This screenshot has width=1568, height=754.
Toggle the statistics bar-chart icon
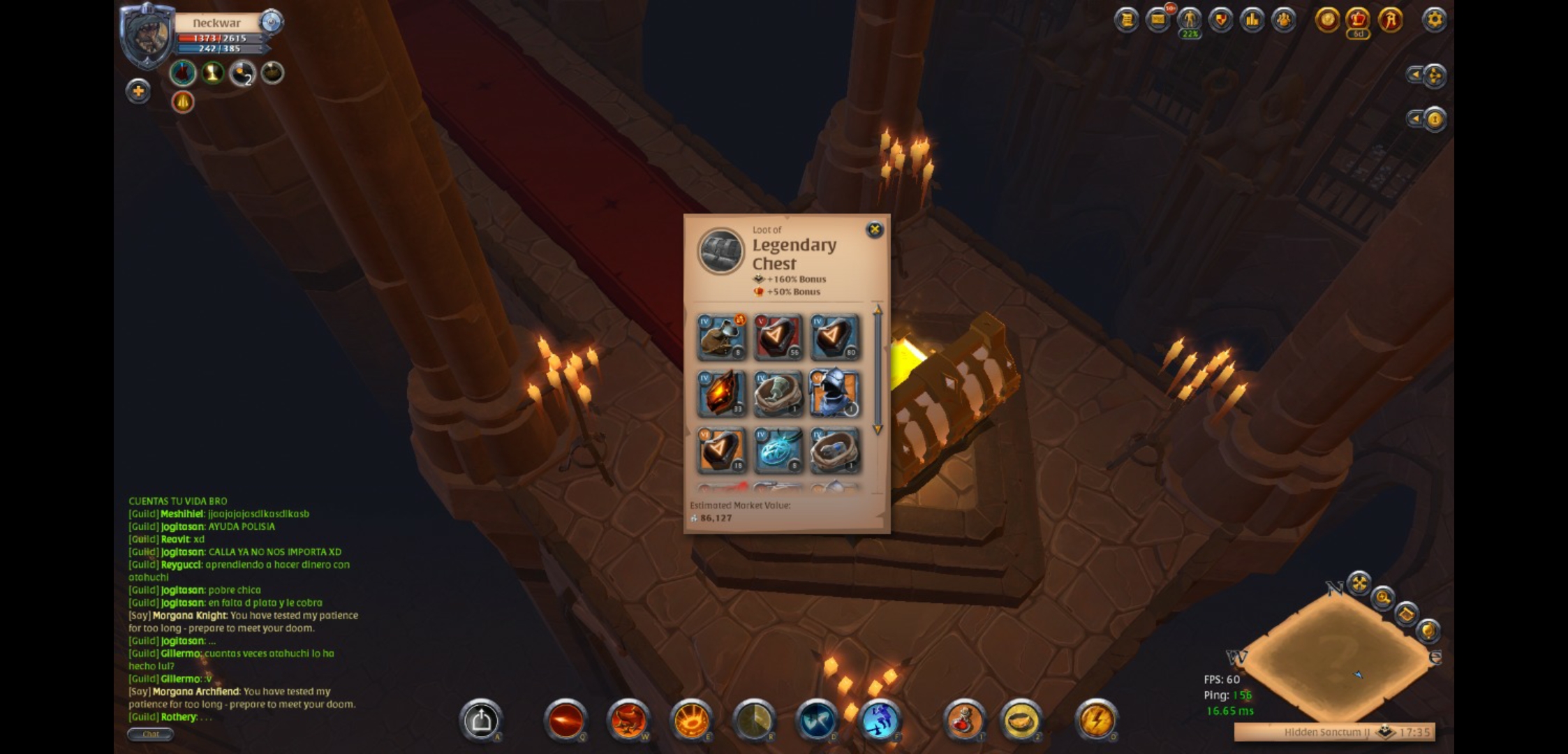tap(1252, 21)
